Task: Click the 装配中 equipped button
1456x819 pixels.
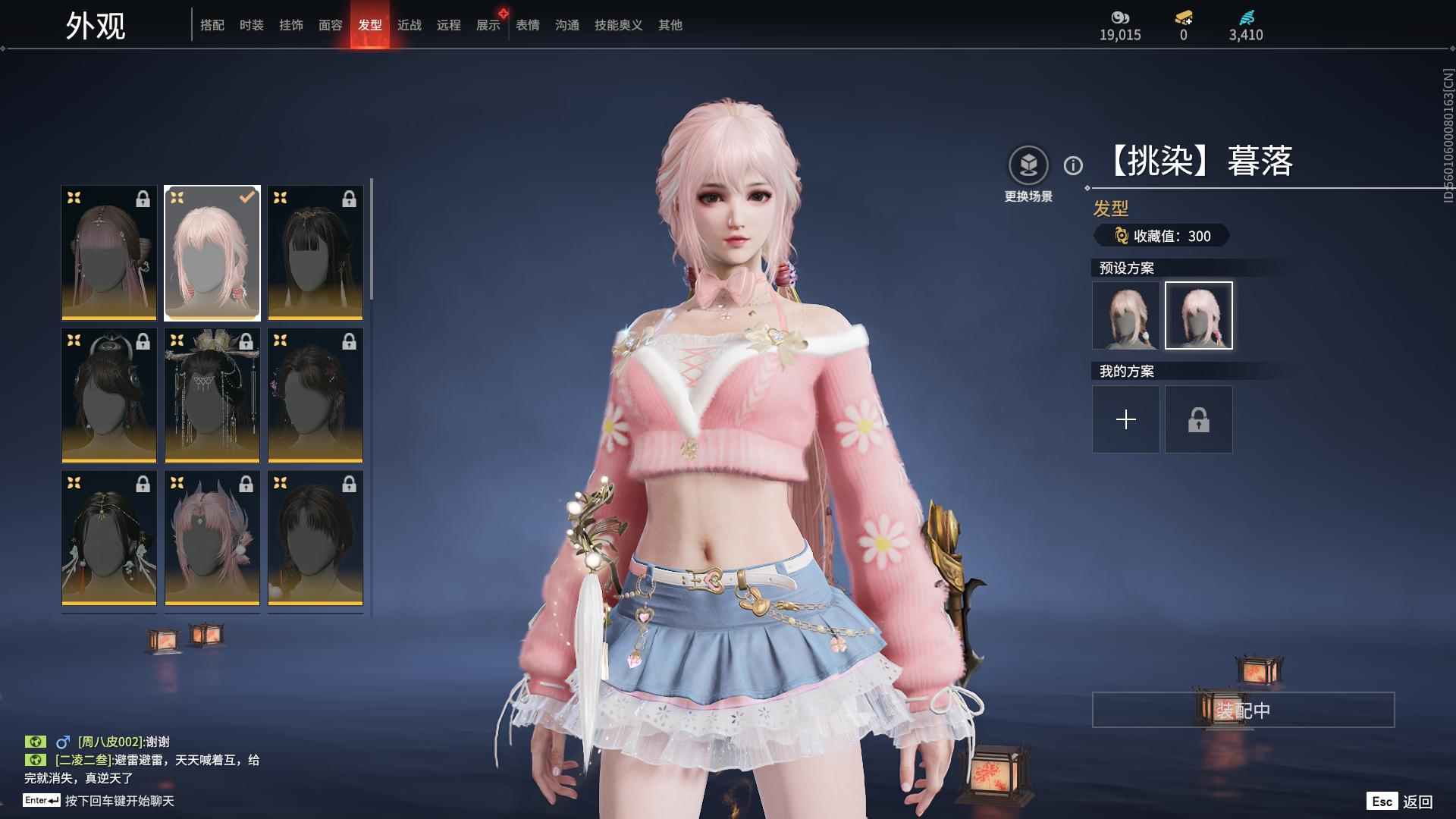Action: [x=1243, y=710]
